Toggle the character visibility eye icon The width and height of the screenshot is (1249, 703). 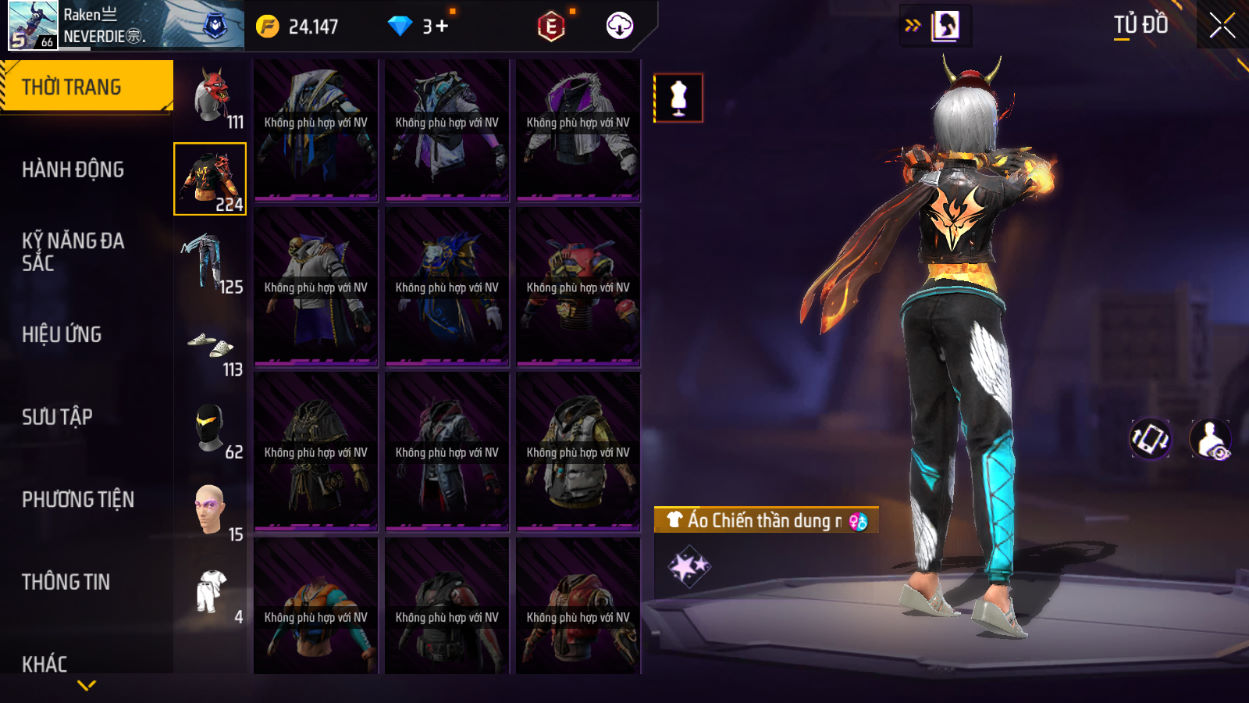(x=1210, y=439)
